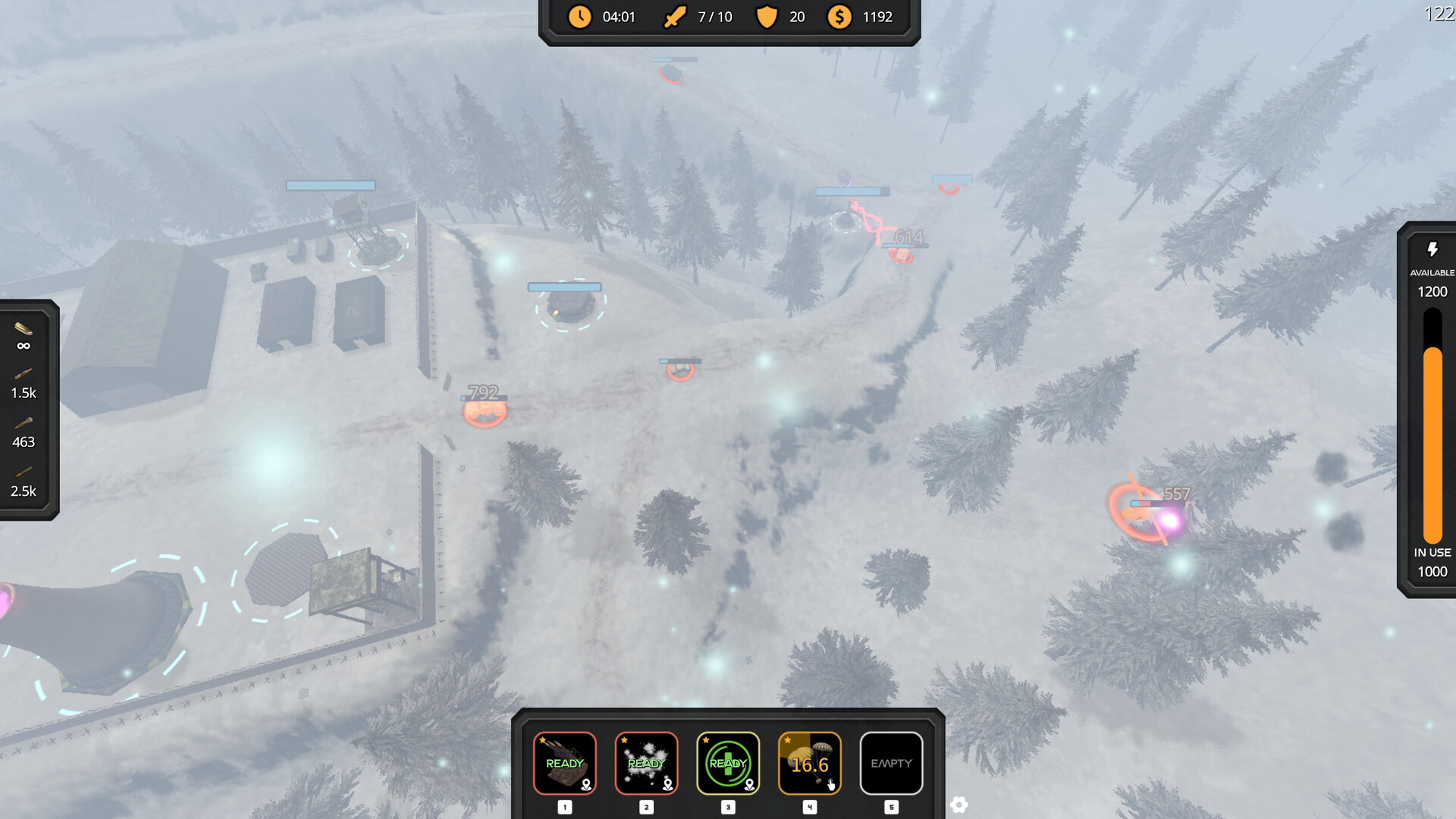Click the parachute supply drop ability
The image size is (1456, 819).
[x=810, y=763]
